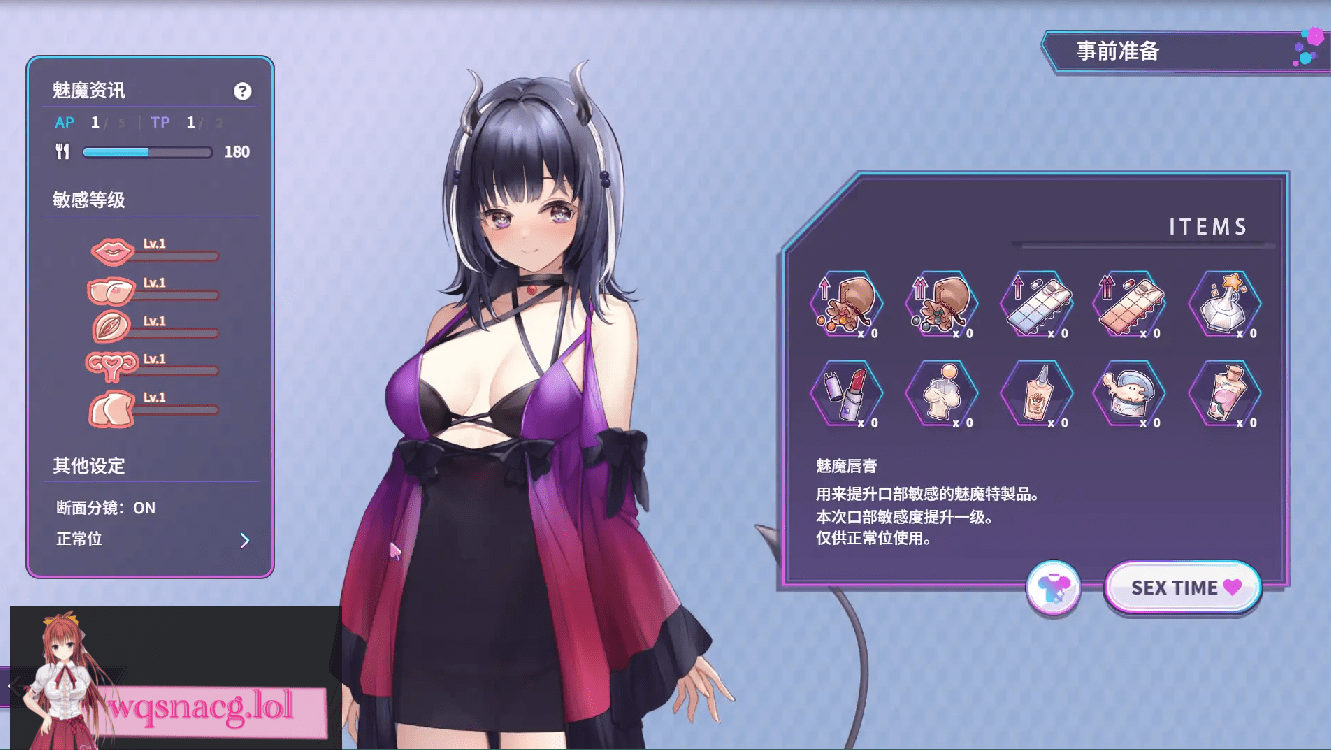This screenshot has width=1331, height=750.
Task: Click the hunger progress bar showing 180
Action: [147, 152]
